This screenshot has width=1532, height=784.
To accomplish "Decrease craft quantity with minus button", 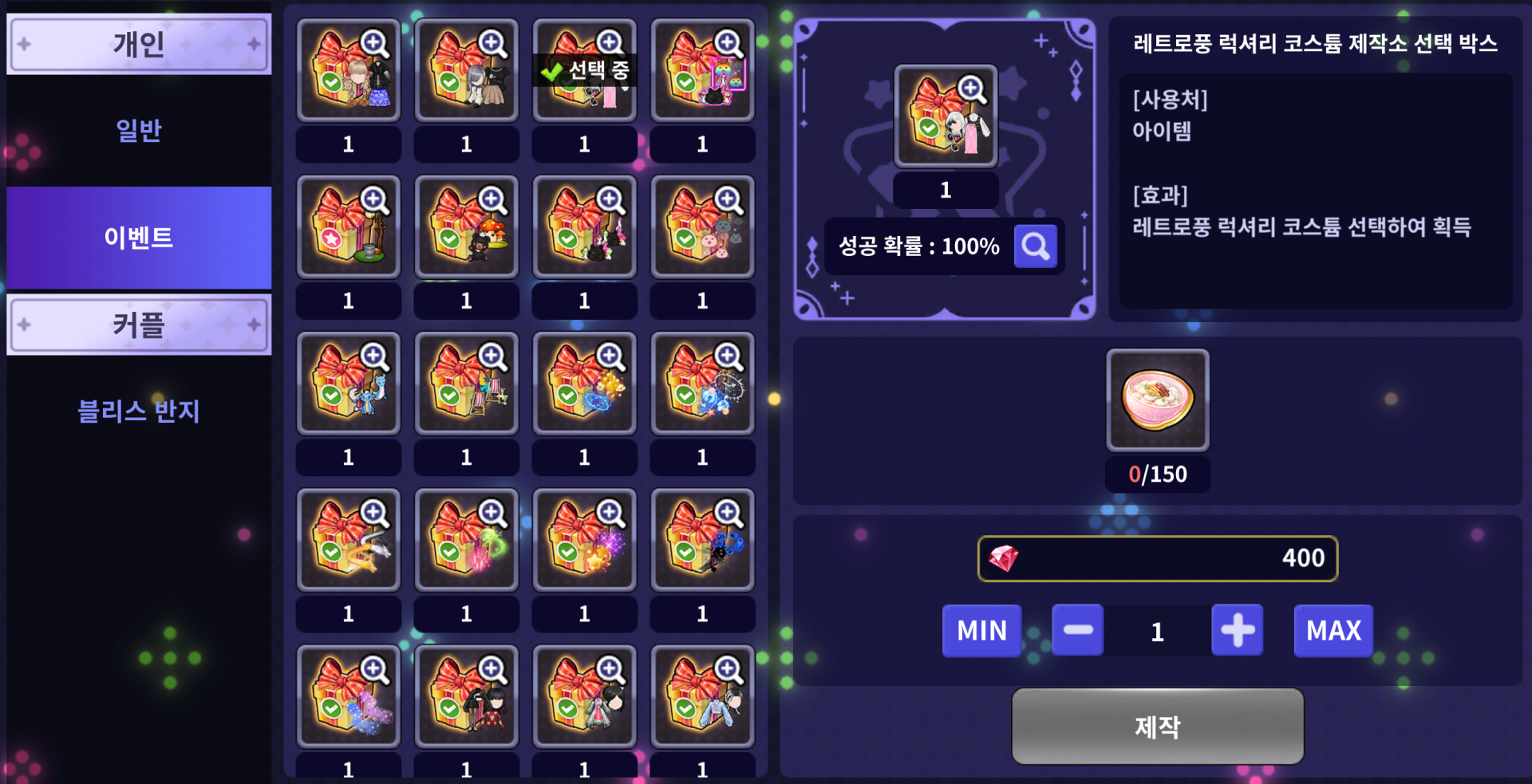I will [x=1077, y=630].
